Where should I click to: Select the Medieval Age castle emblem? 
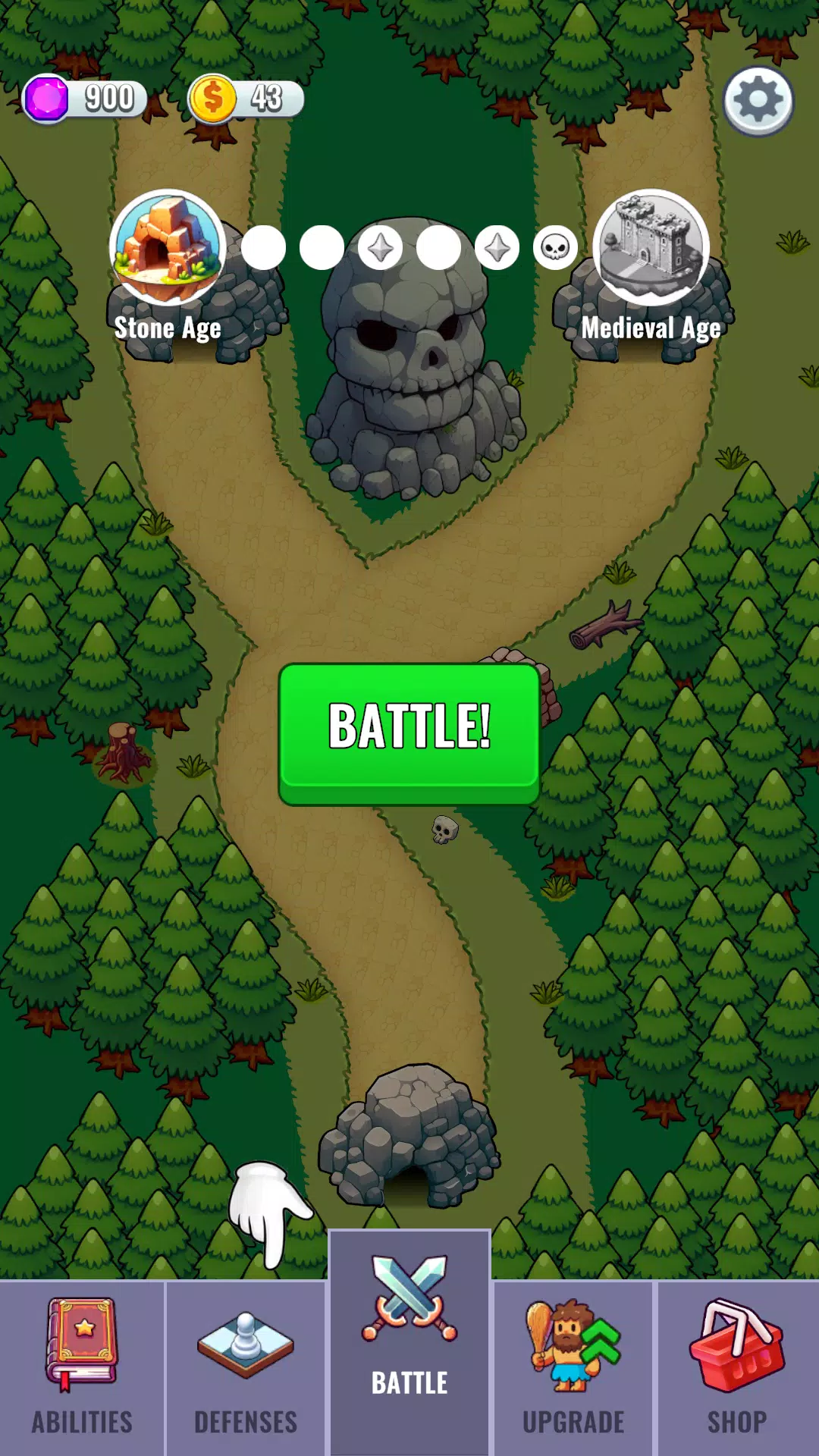point(651,247)
